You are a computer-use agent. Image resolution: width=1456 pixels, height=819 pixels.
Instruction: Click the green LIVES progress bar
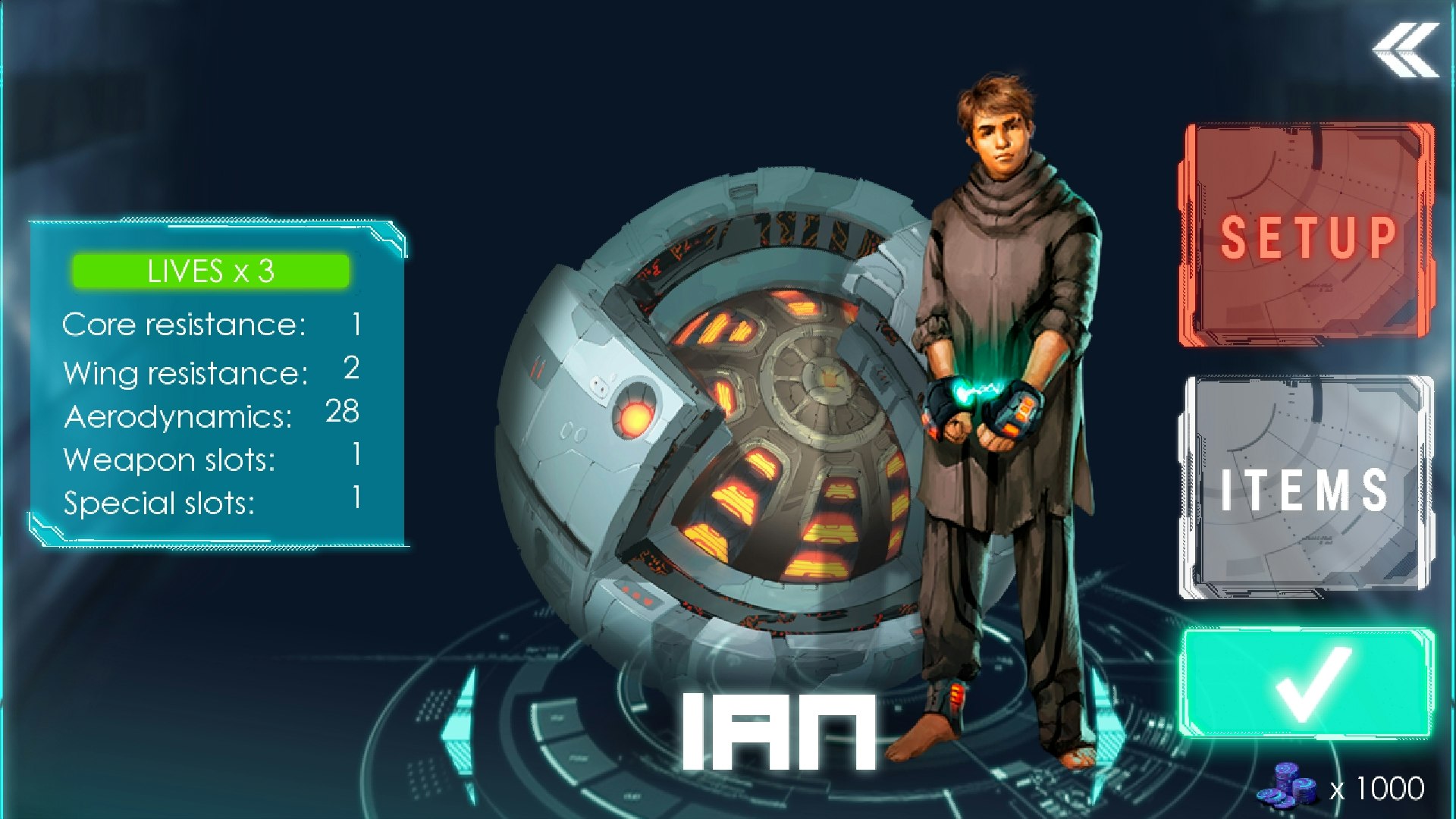211,271
